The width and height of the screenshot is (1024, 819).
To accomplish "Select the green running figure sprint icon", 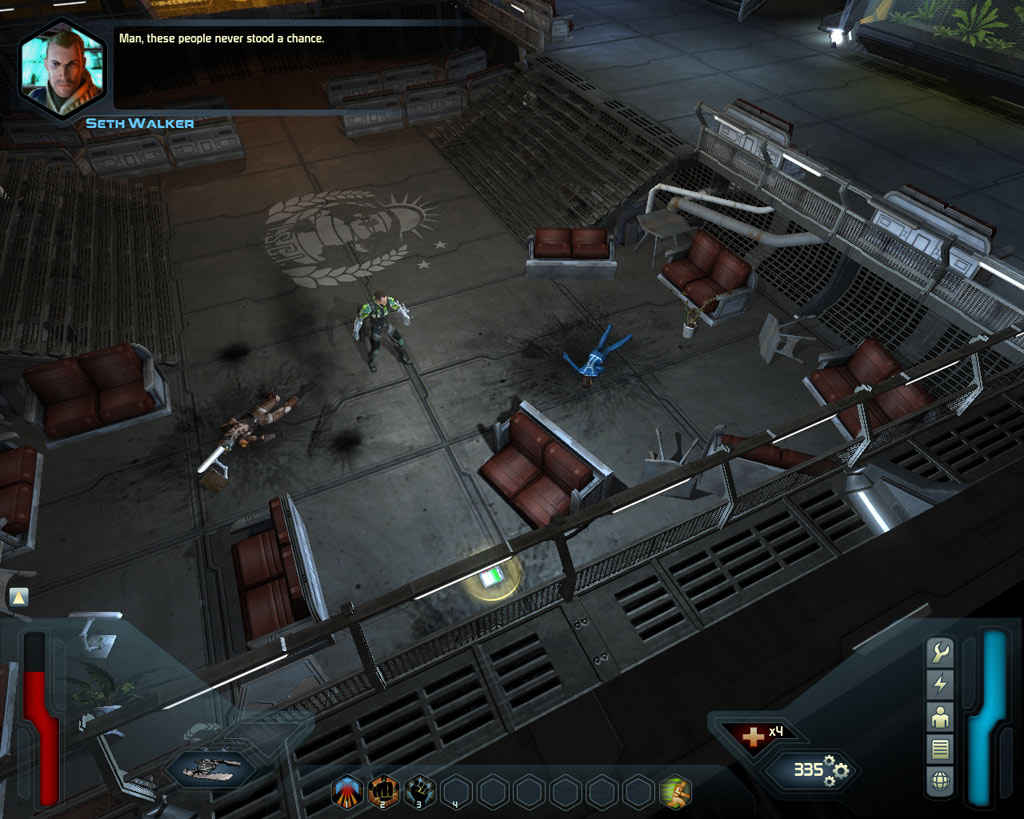I will (x=675, y=792).
